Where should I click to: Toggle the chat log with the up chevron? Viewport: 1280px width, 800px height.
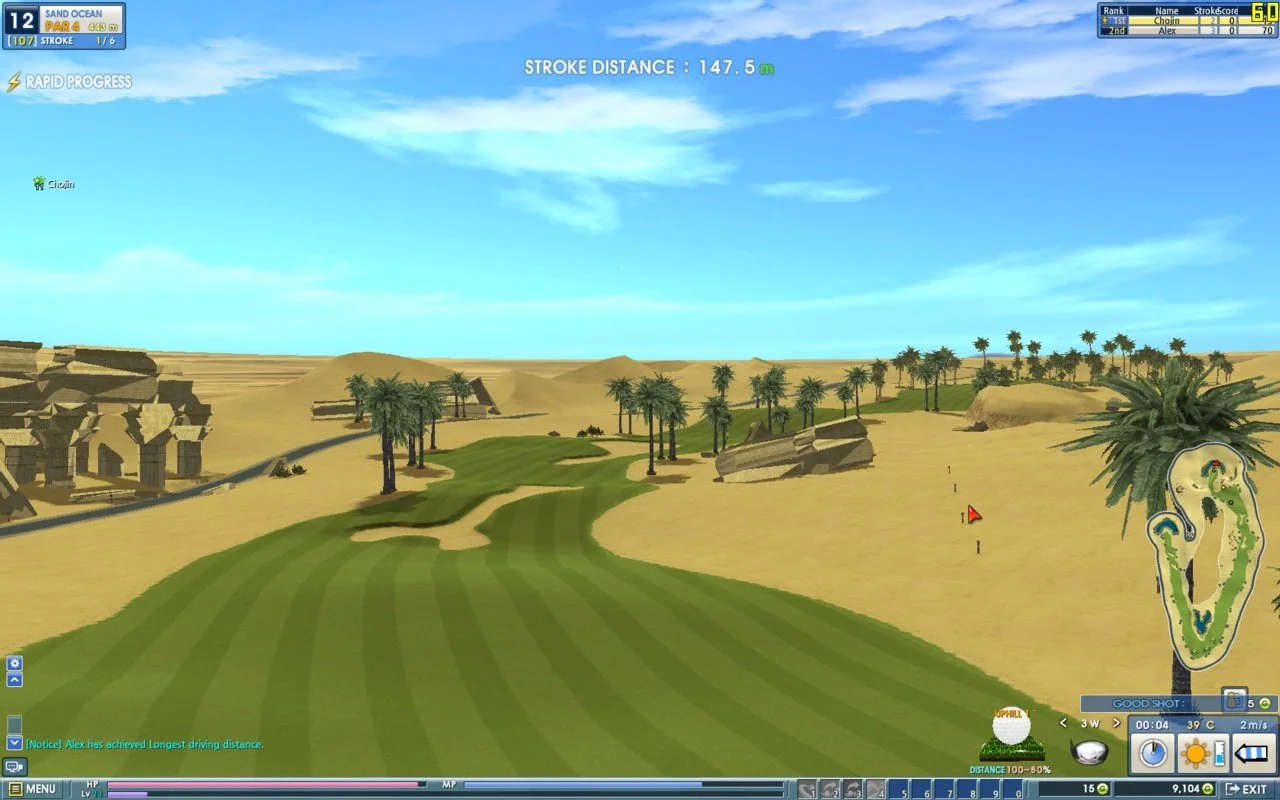pyautogui.click(x=14, y=680)
